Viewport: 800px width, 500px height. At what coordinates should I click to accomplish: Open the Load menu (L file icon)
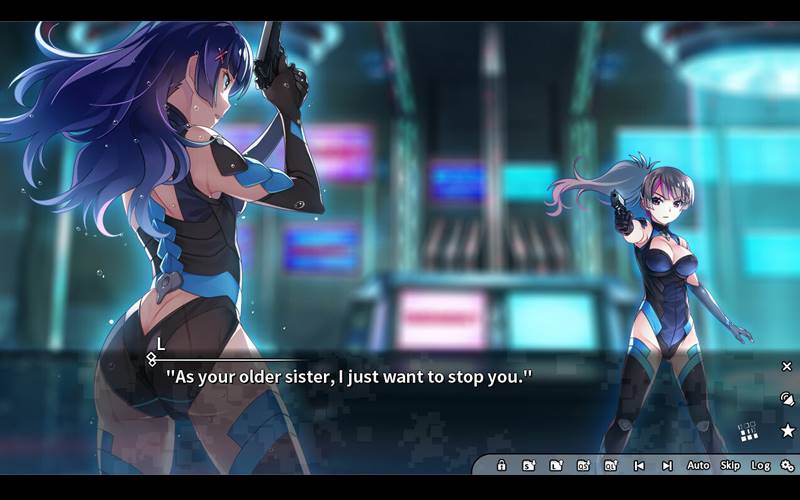[556, 466]
